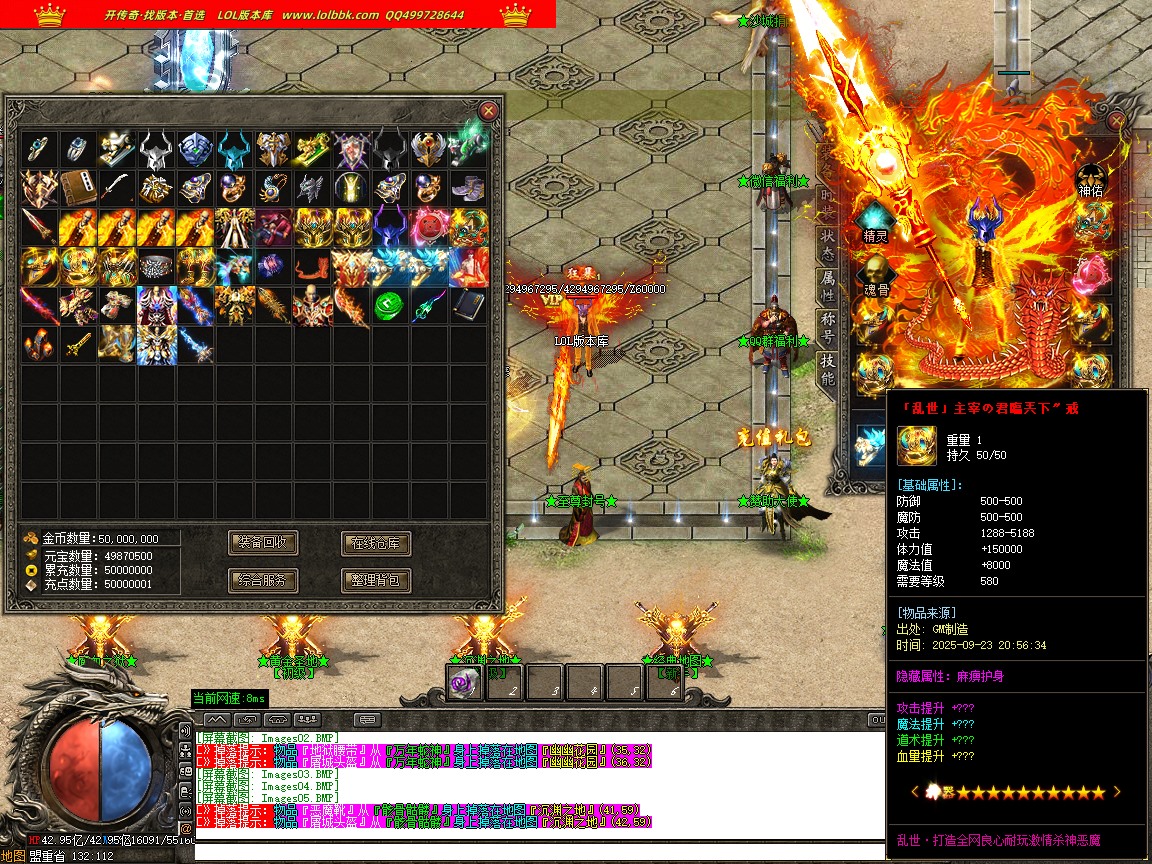Screen dimensions: 1152x864
Task: Close the character equipment panel
Action: click(1117, 121)
